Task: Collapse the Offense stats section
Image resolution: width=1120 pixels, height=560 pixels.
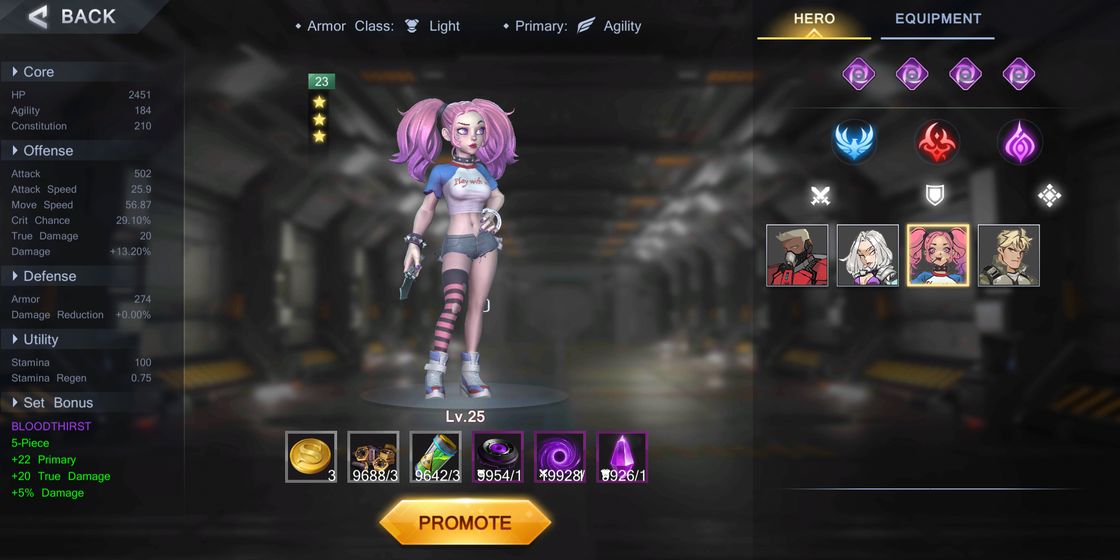Action: [48, 151]
